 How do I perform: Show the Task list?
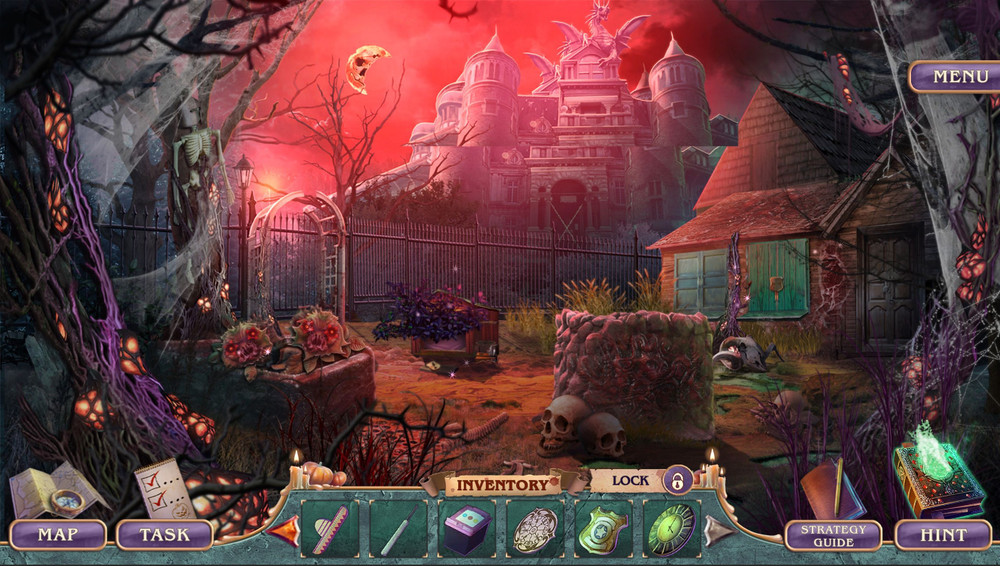coord(164,534)
